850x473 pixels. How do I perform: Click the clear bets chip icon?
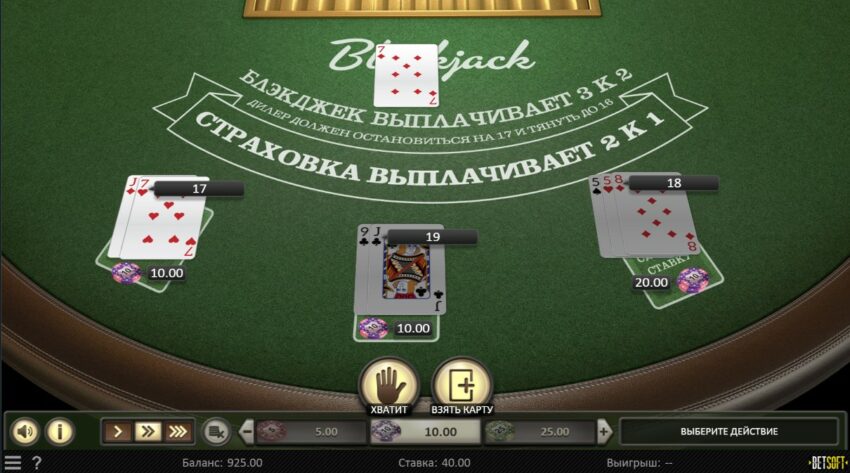tap(215, 432)
